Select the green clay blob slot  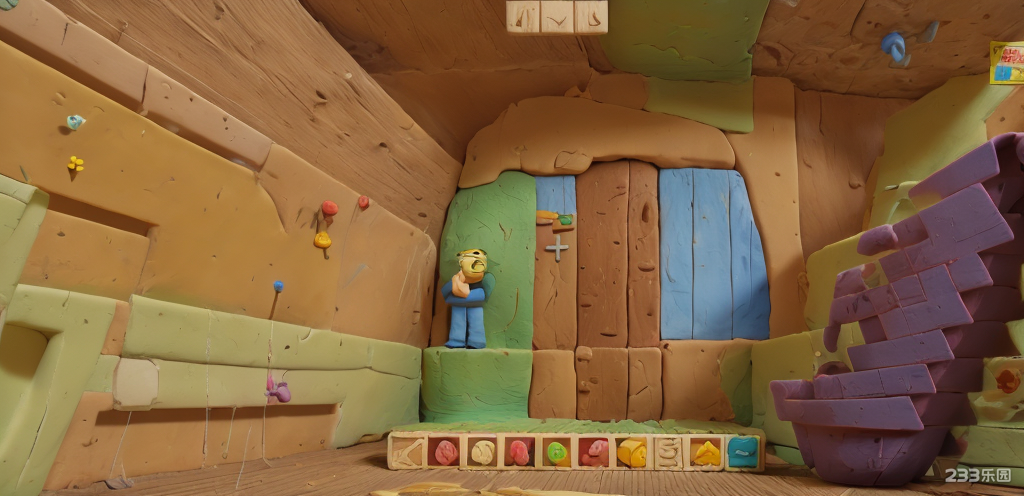(556, 453)
